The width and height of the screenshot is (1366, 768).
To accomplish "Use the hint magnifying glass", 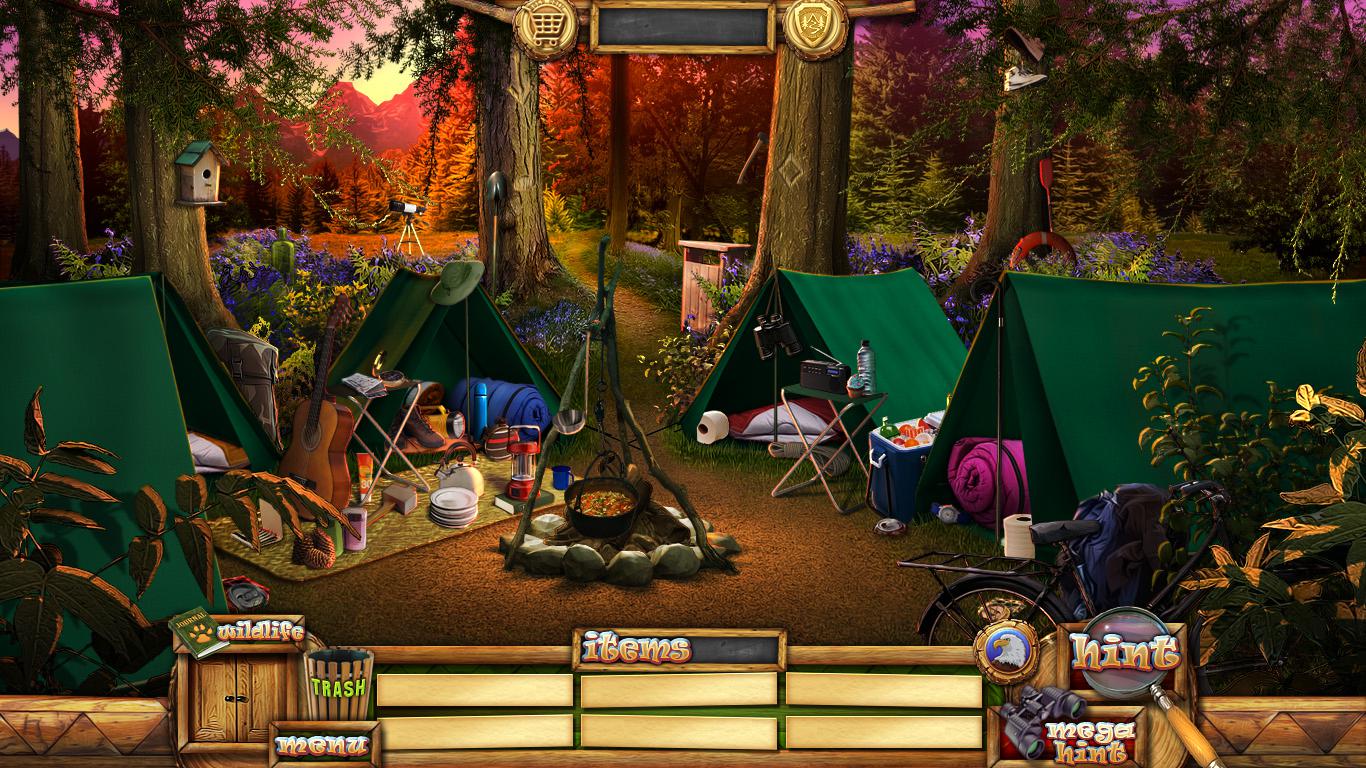I will click(x=1124, y=655).
